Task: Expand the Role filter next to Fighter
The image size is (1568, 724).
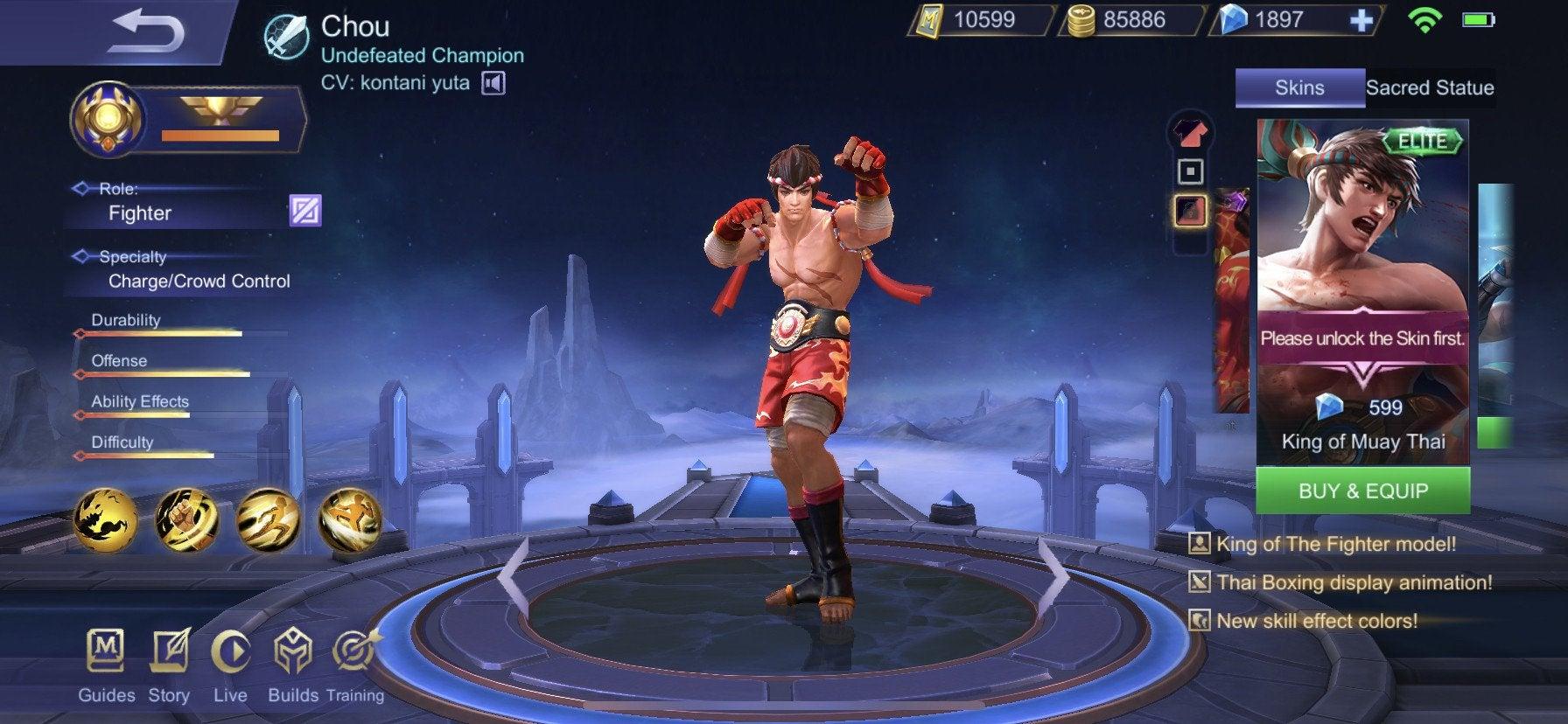Action: [304, 210]
